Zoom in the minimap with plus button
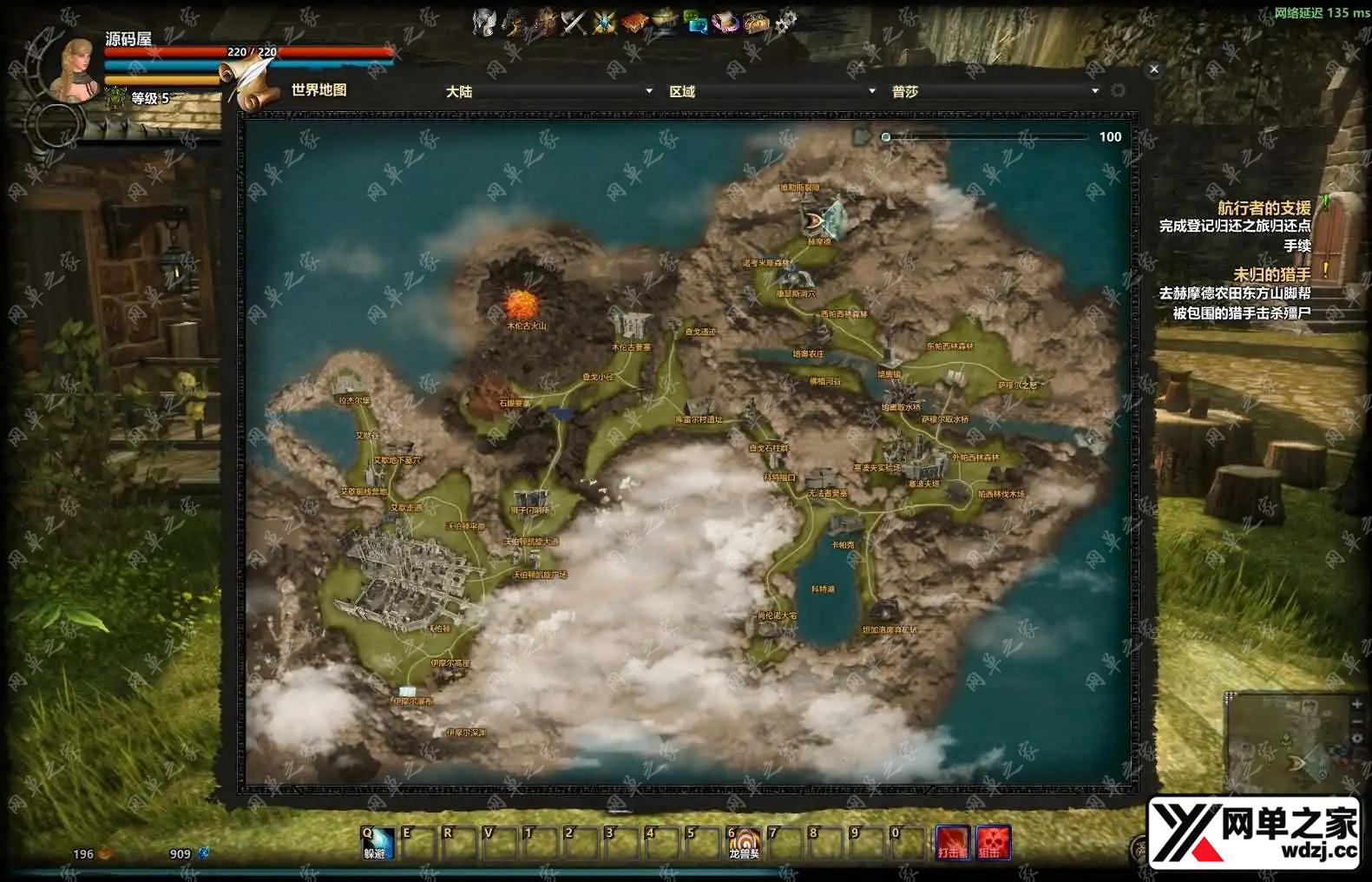This screenshot has height=882, width=1372. tap(1357, 705)
